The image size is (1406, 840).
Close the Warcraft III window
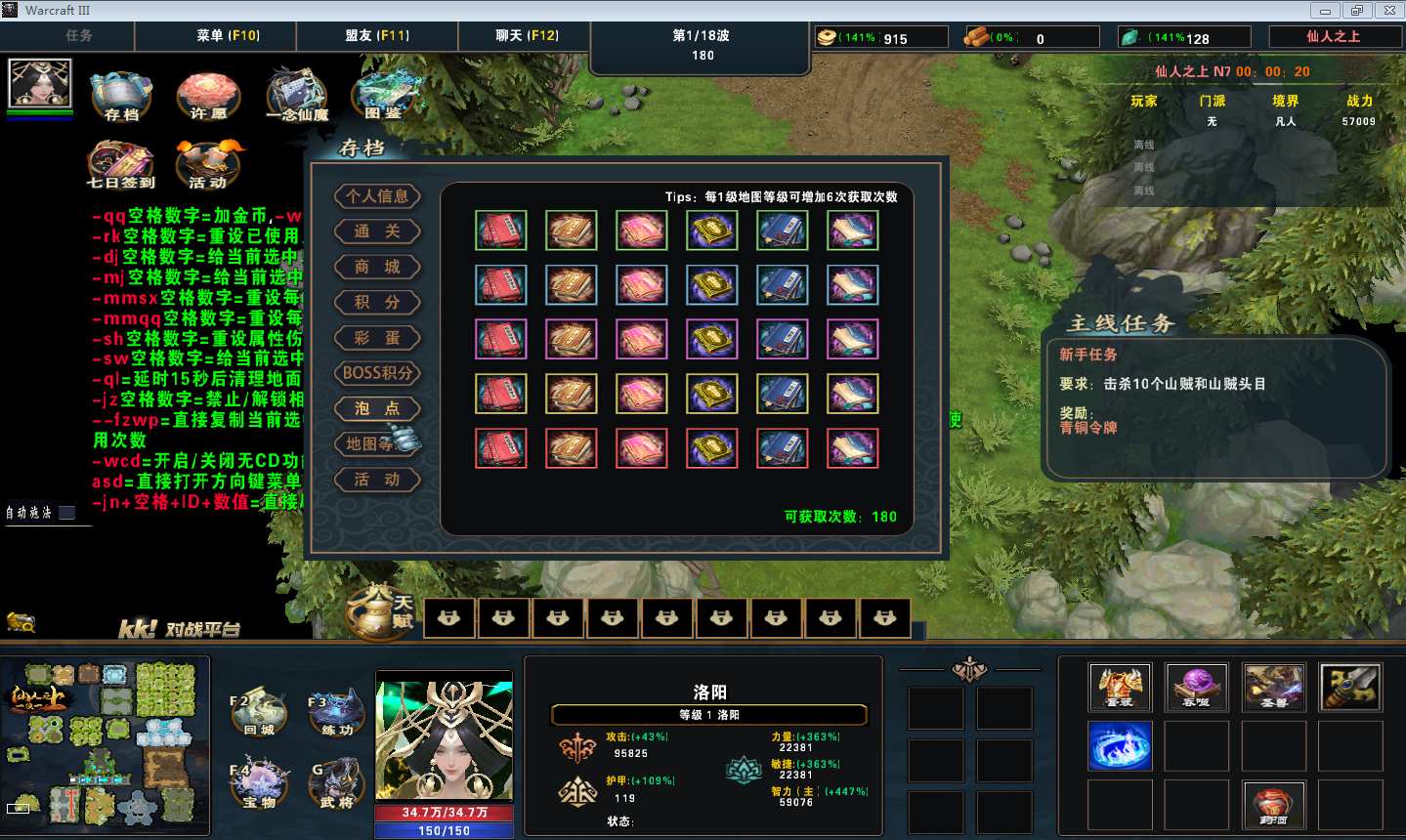pos(1389,11)
